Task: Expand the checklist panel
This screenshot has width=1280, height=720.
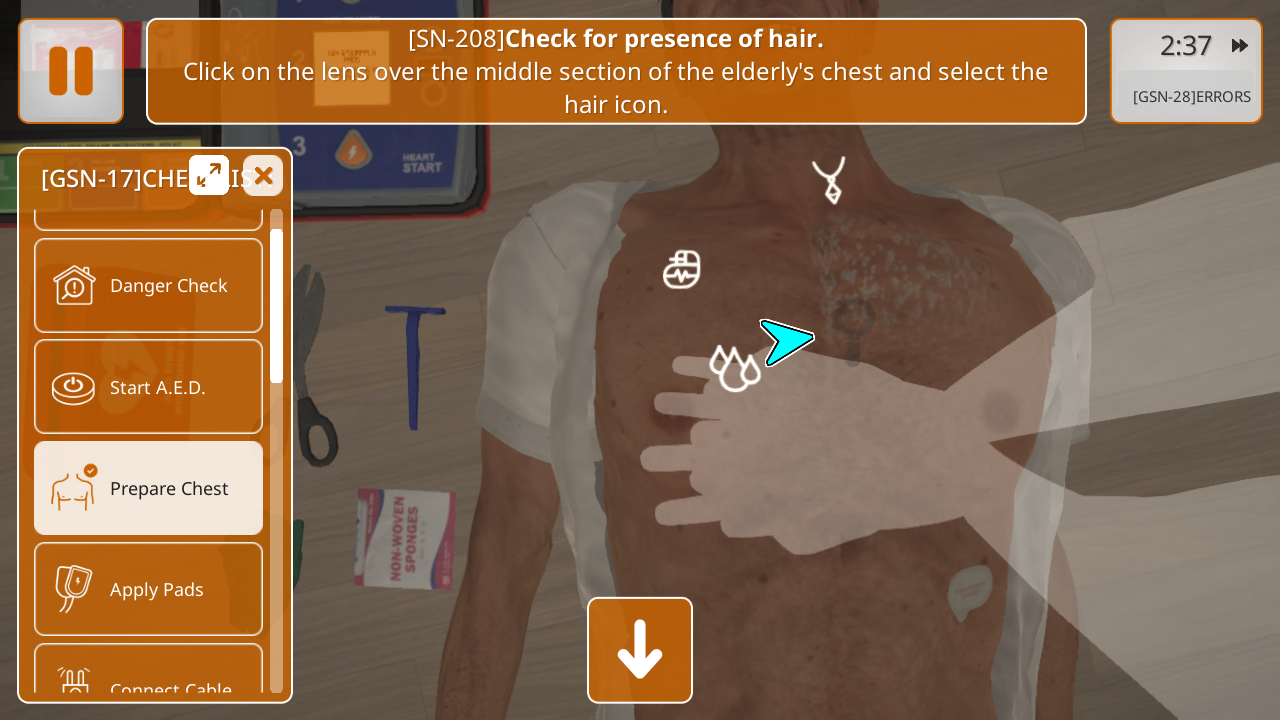Action: (209, 175)
